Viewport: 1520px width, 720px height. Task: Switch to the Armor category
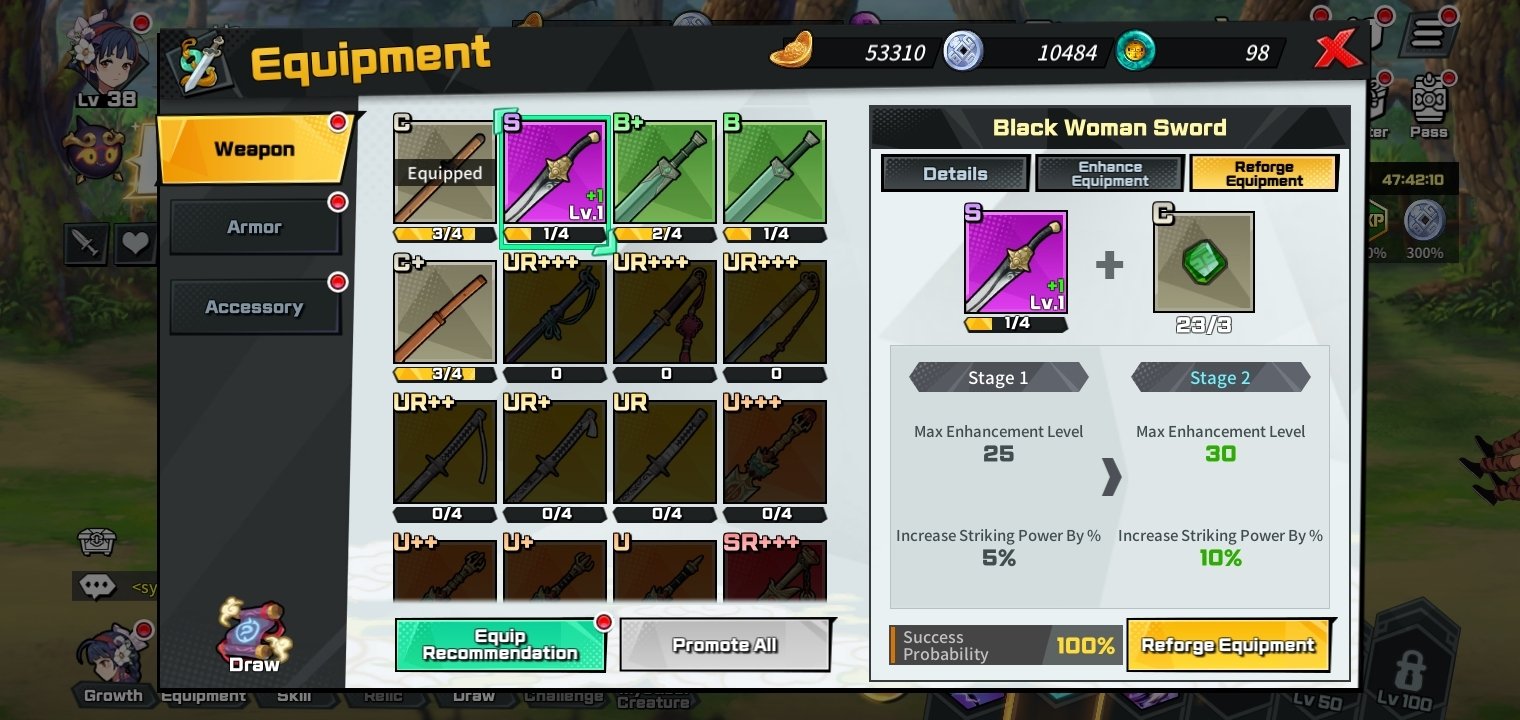click(254, 227)
